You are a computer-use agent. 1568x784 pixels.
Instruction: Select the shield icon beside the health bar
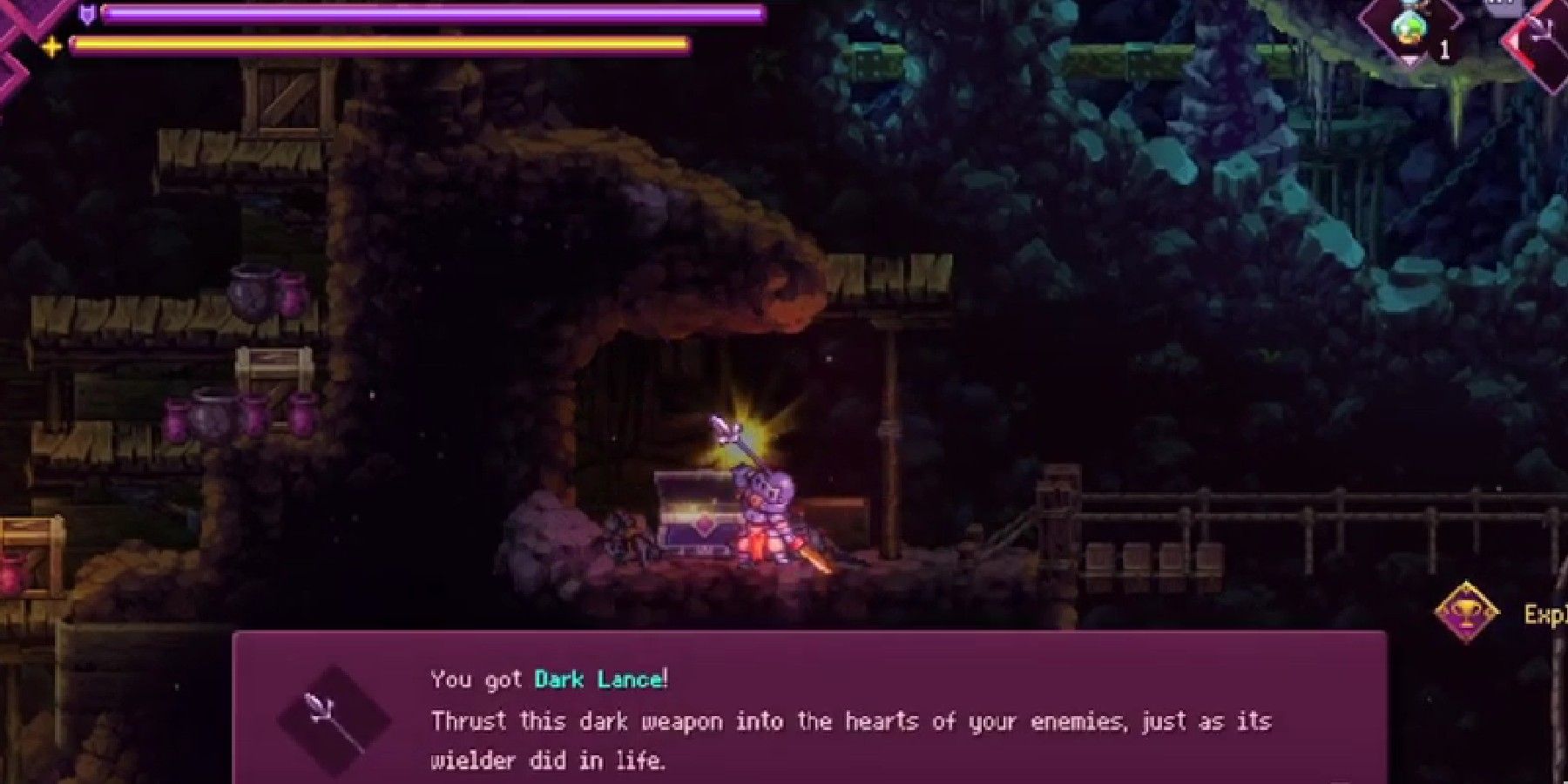coord(87,13)
